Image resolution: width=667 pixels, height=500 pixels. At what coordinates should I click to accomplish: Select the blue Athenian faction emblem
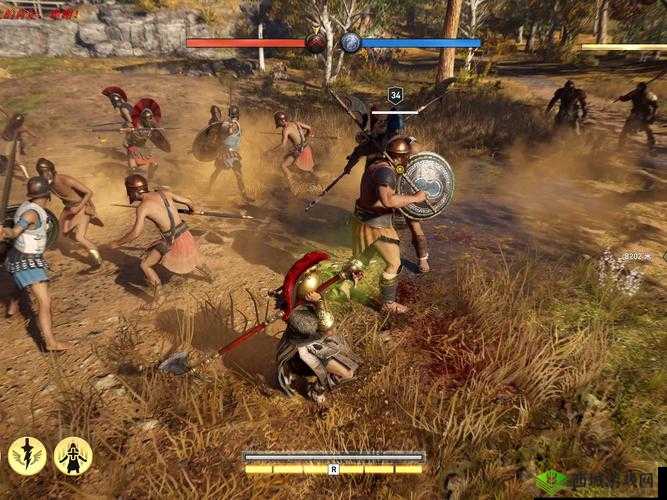coord(350,42)
